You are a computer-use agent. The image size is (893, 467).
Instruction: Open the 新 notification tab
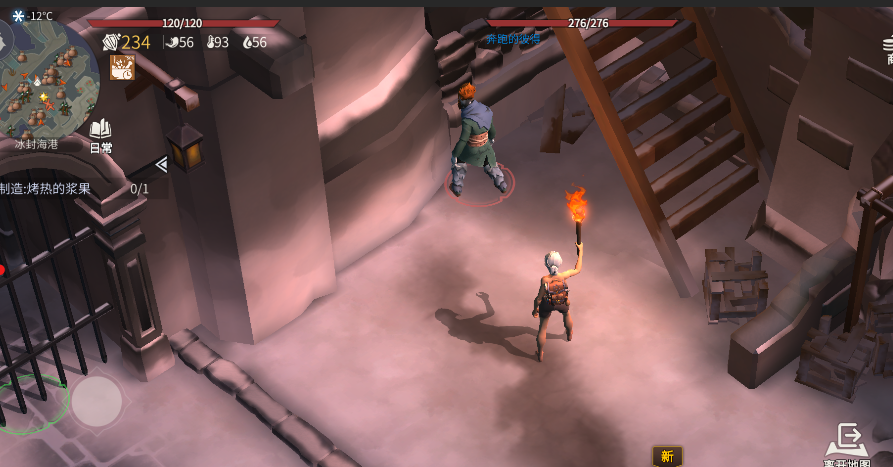point(667,456)
